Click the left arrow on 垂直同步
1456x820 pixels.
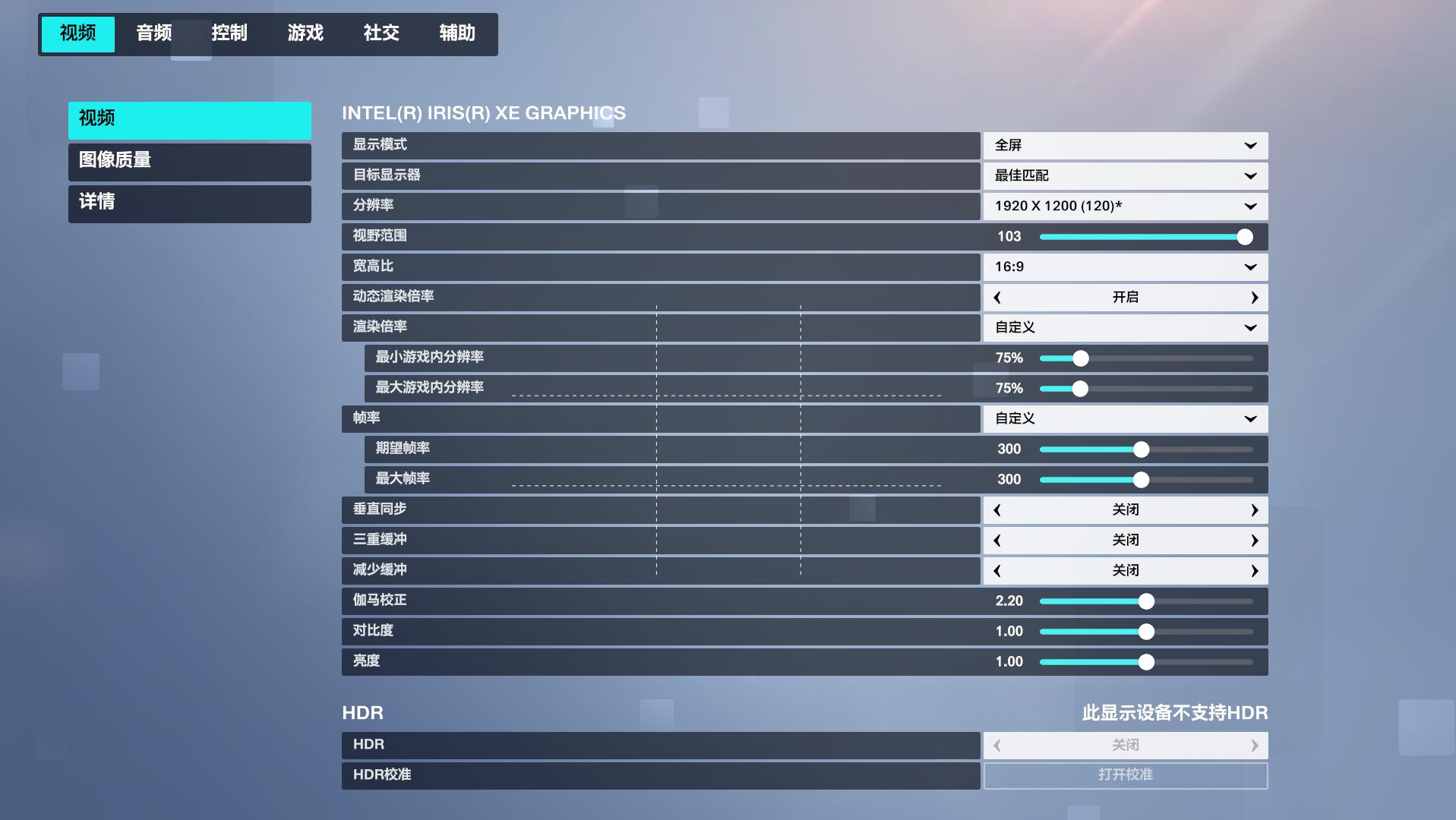click(997, 509)
